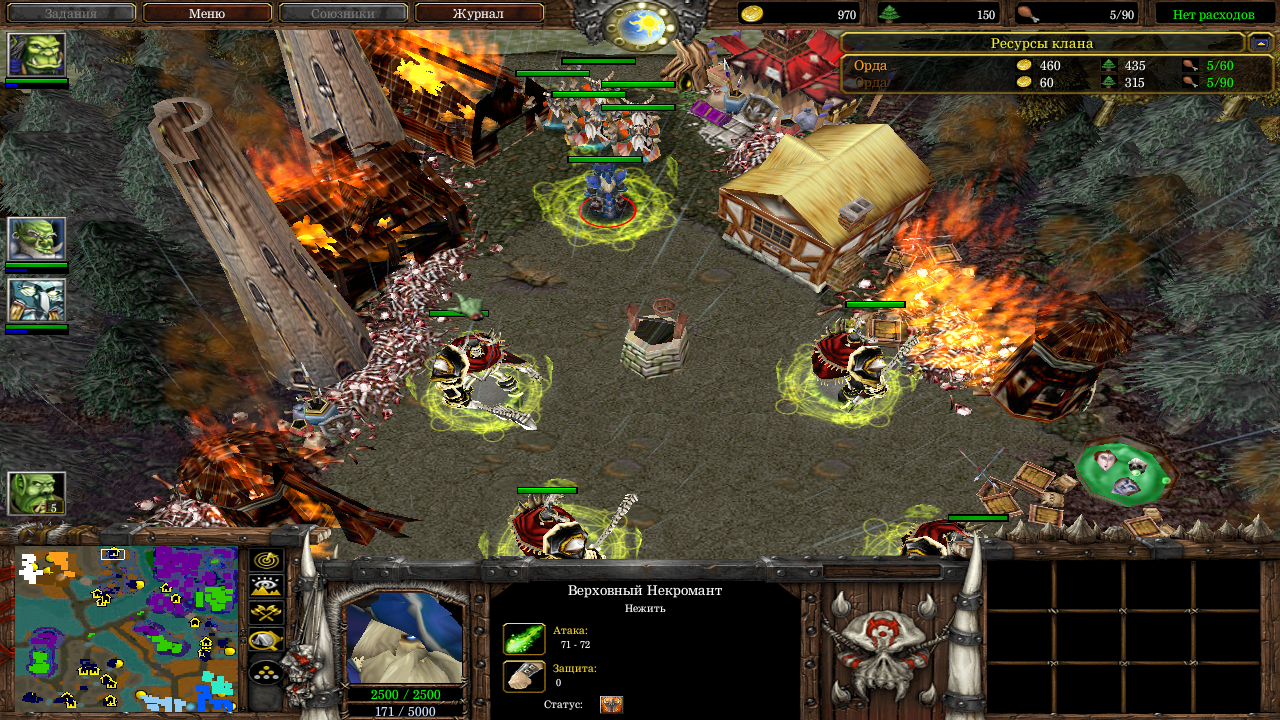
Task: Activate the minimap signal ping button
Action: [x=266, y=560]
